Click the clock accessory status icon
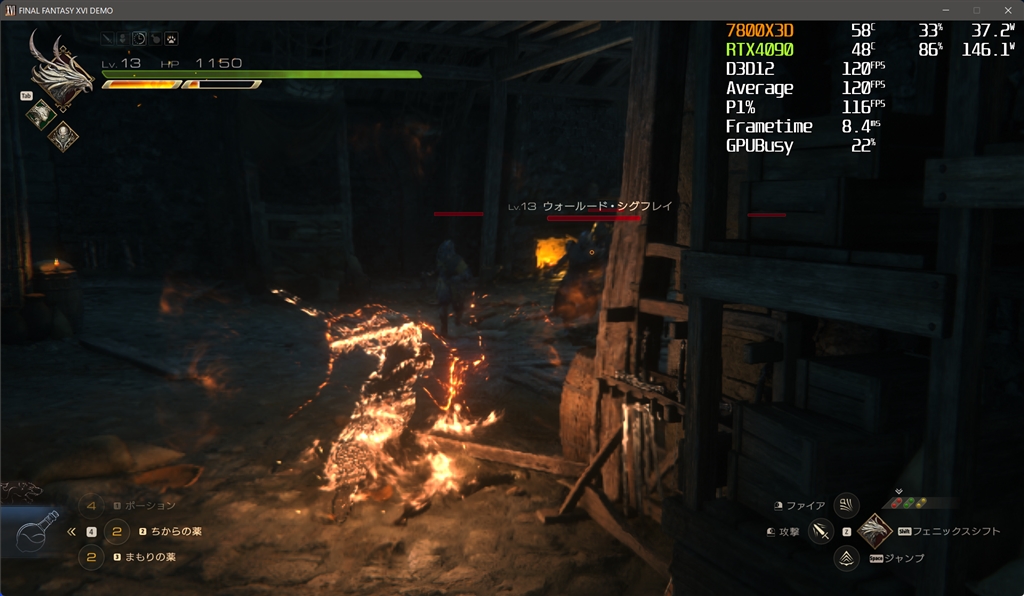This screenshot has height=596, width=1024. click(139, 39)
